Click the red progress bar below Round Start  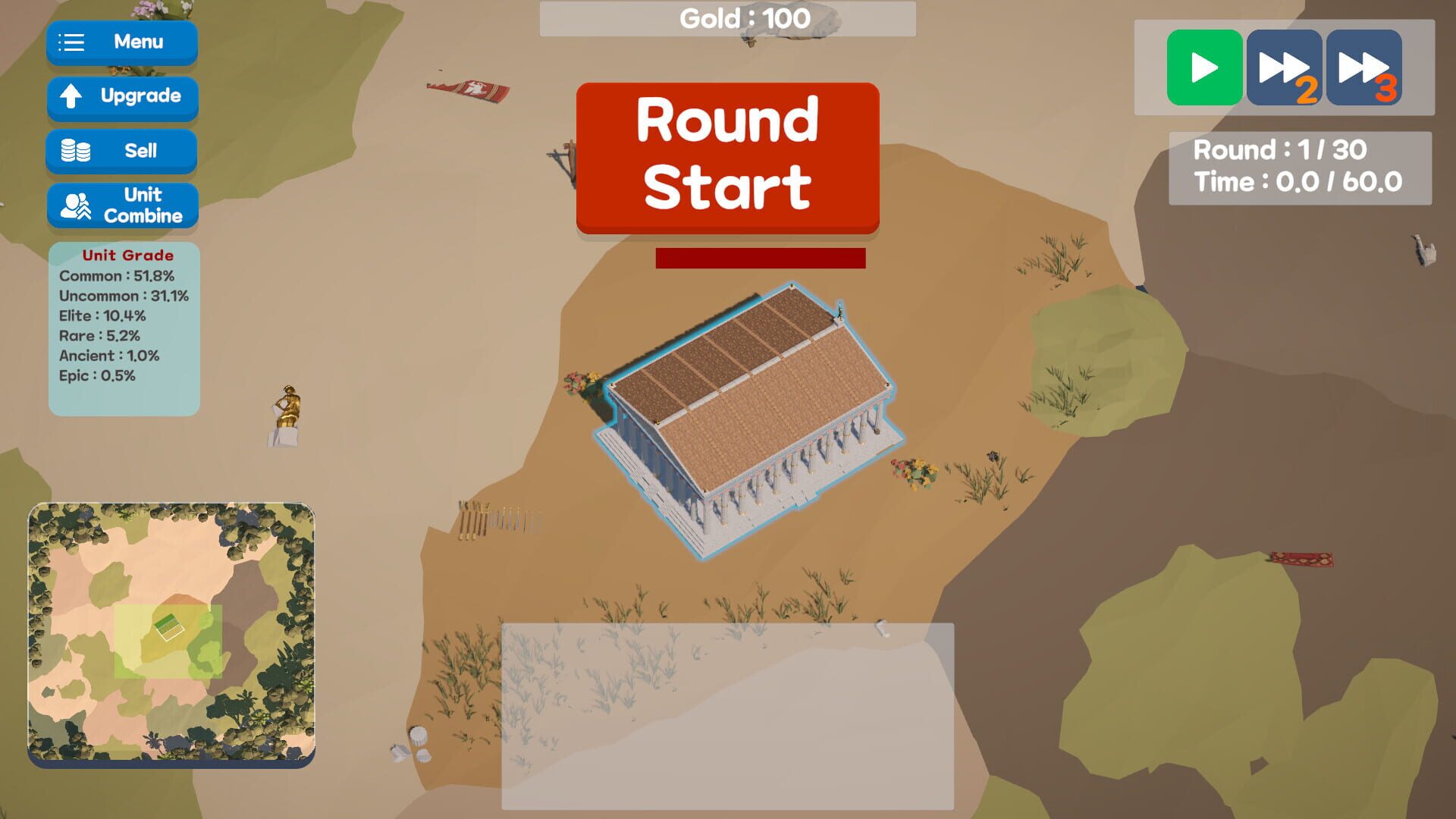(x=760, y=259)
